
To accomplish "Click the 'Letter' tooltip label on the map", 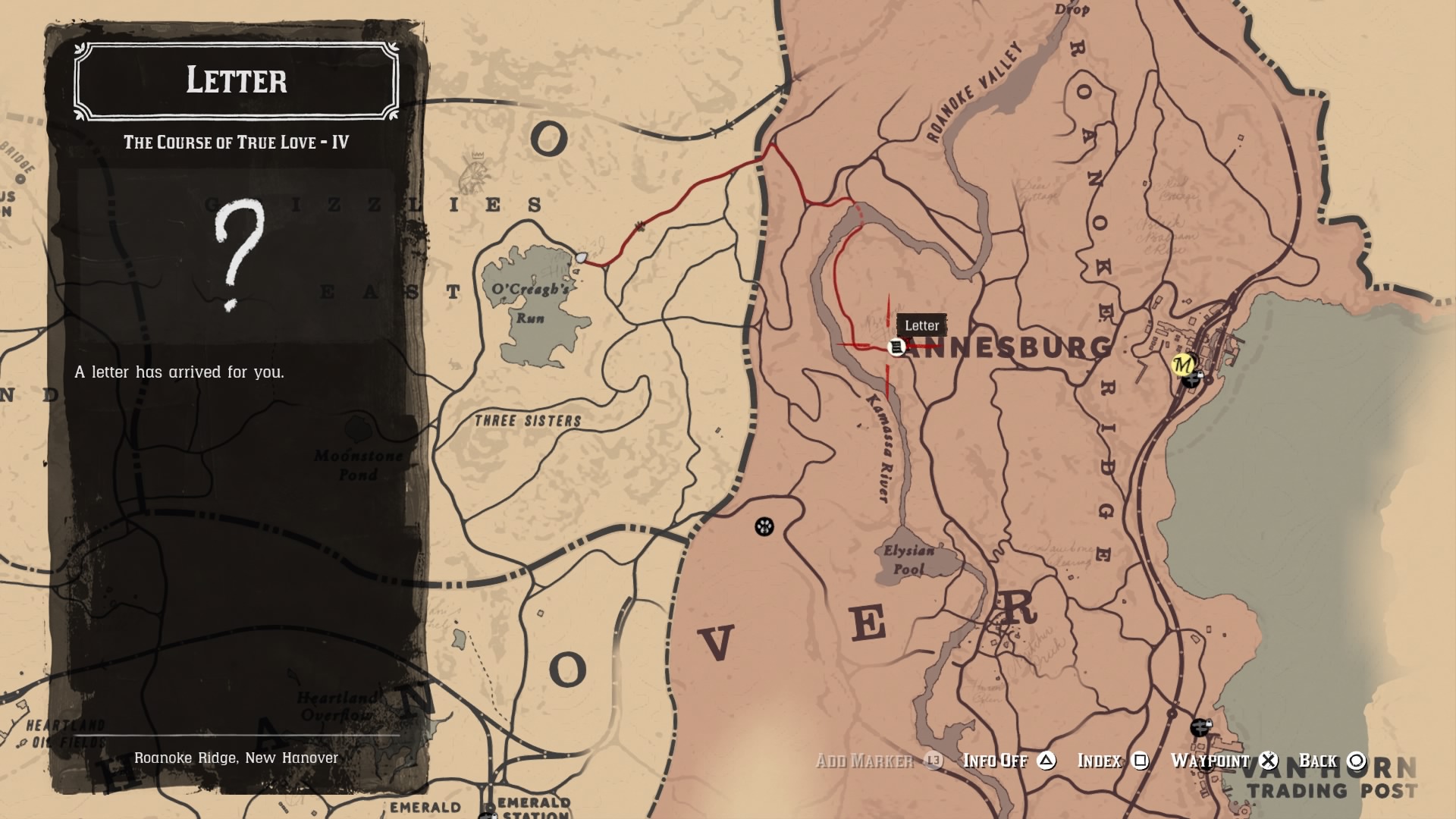I will pyautogui.click(x=923, y=325).
